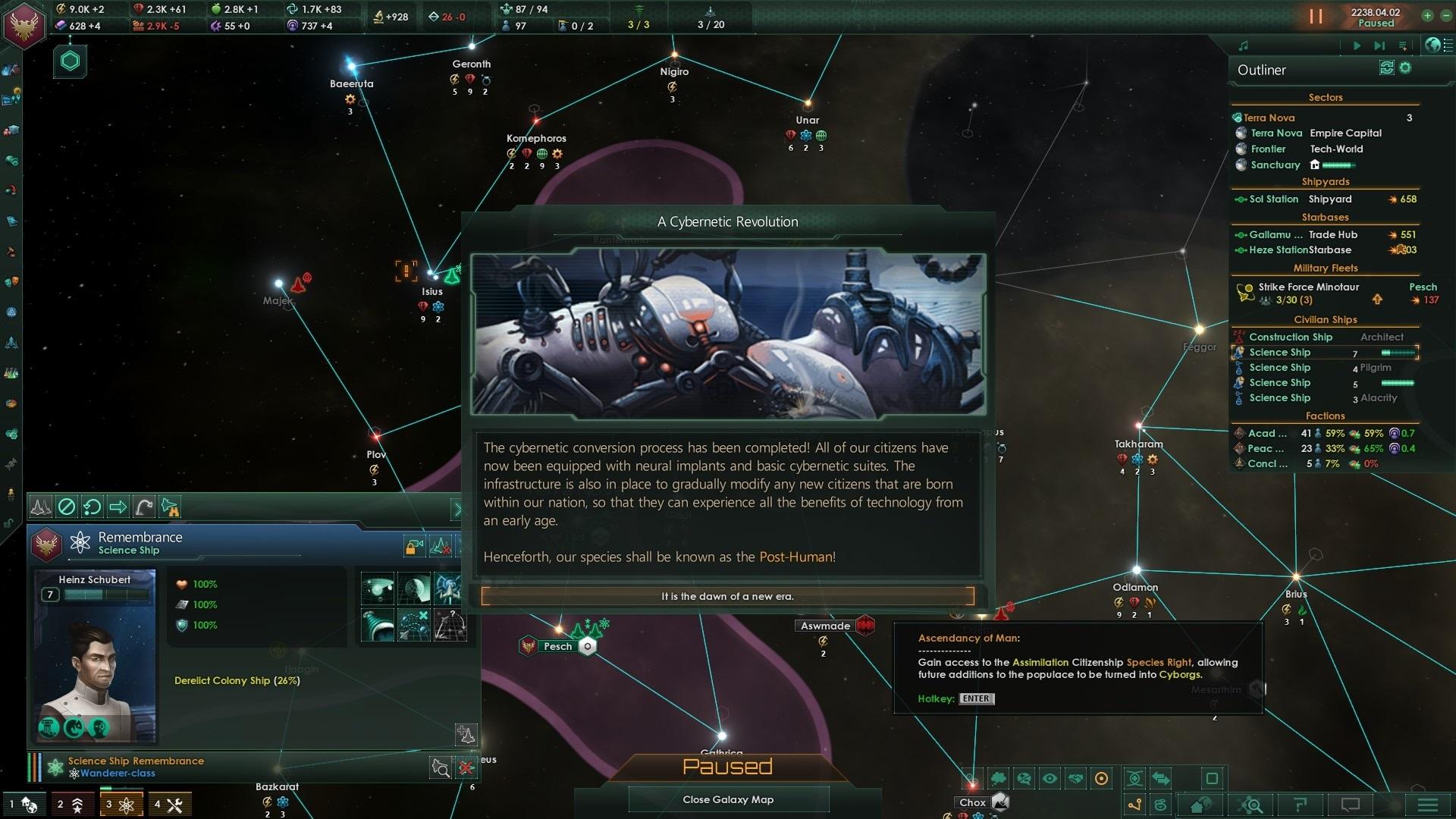Viewport: 1456px width, 819px height.
Task: Open the main menu hamburger button
Action: point(1428,805)
